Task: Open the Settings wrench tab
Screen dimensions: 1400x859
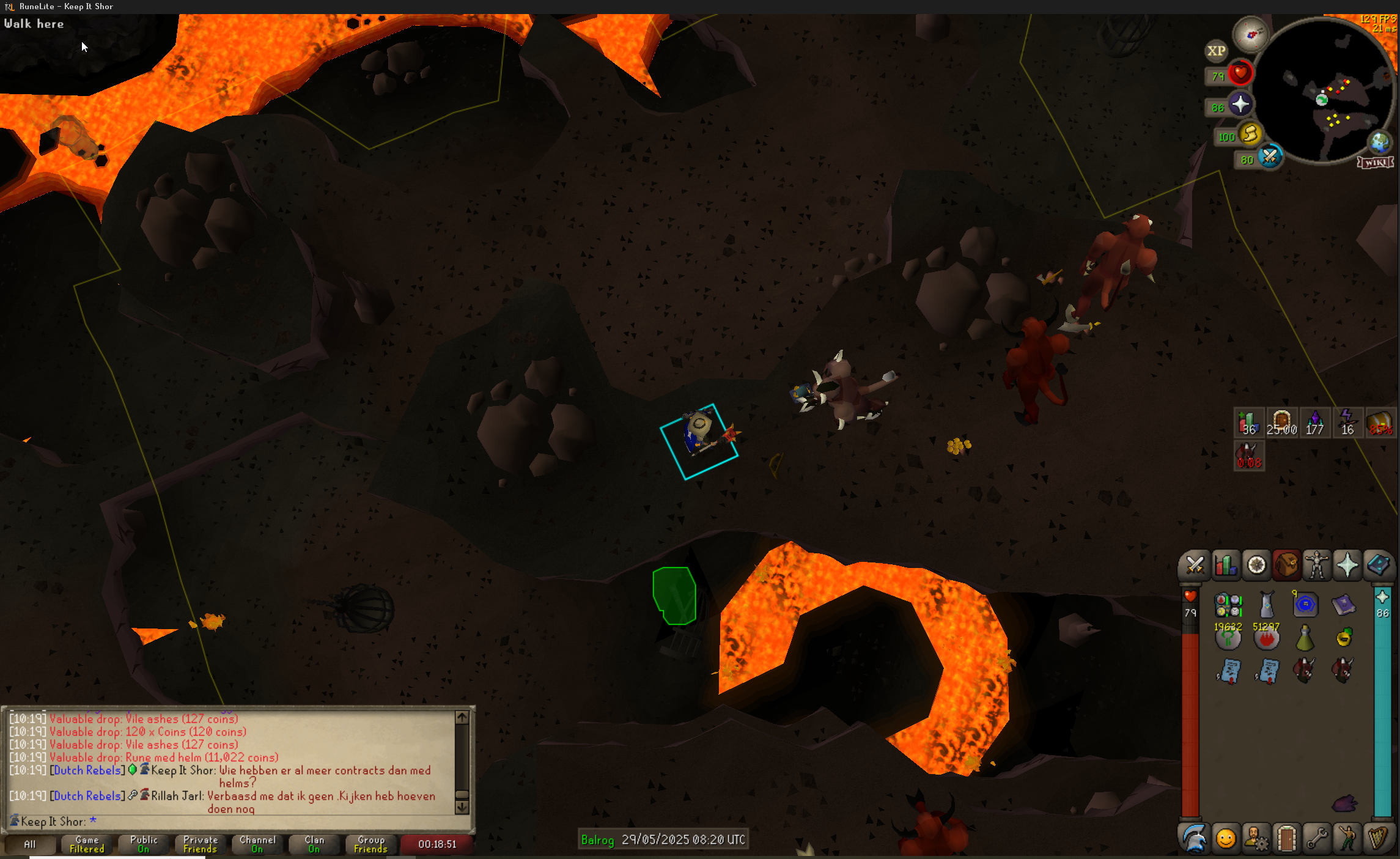Action: [1317, 838]
